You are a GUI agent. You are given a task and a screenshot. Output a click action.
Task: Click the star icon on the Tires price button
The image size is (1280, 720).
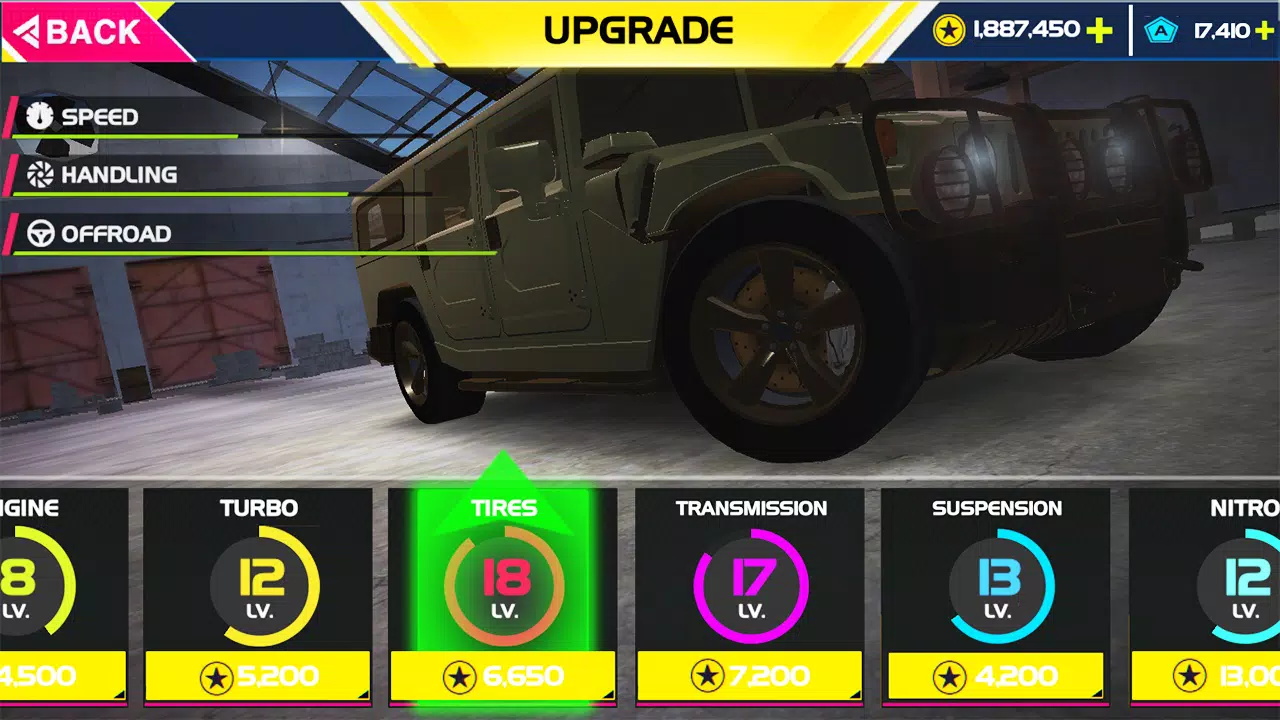point(461,675)
